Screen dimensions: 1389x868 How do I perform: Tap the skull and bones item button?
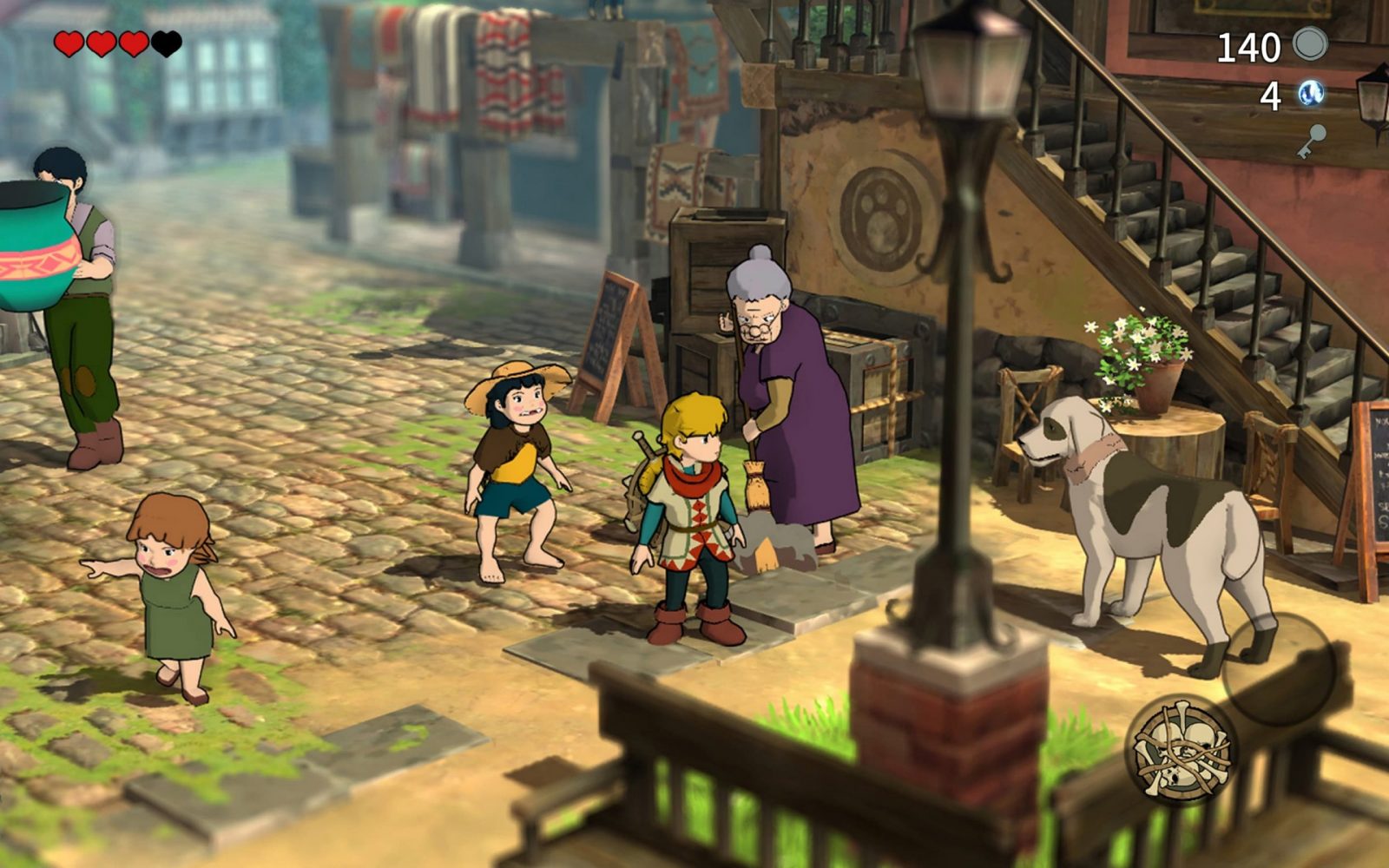click(1181, 748)
